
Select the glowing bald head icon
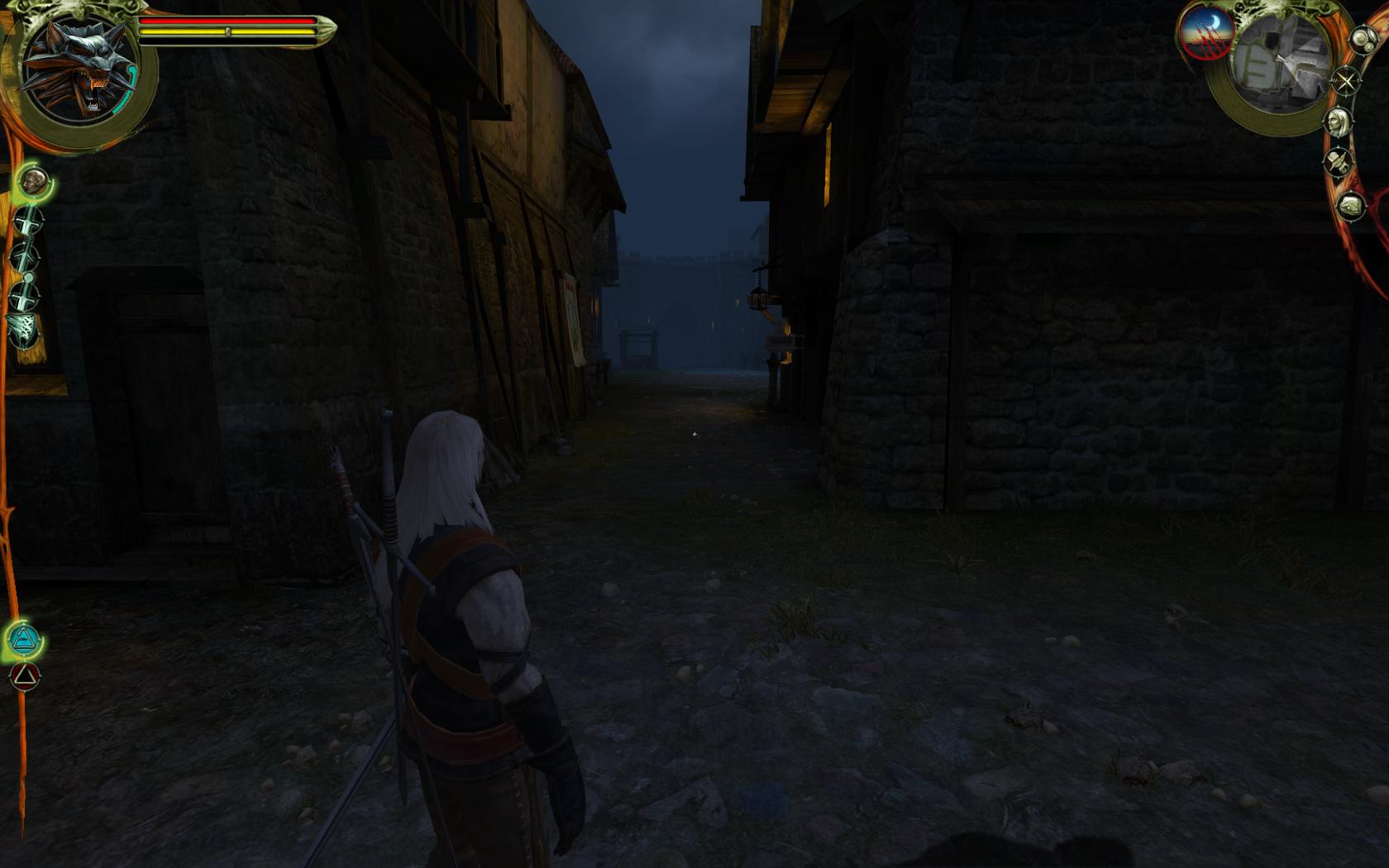coord(33,182)
